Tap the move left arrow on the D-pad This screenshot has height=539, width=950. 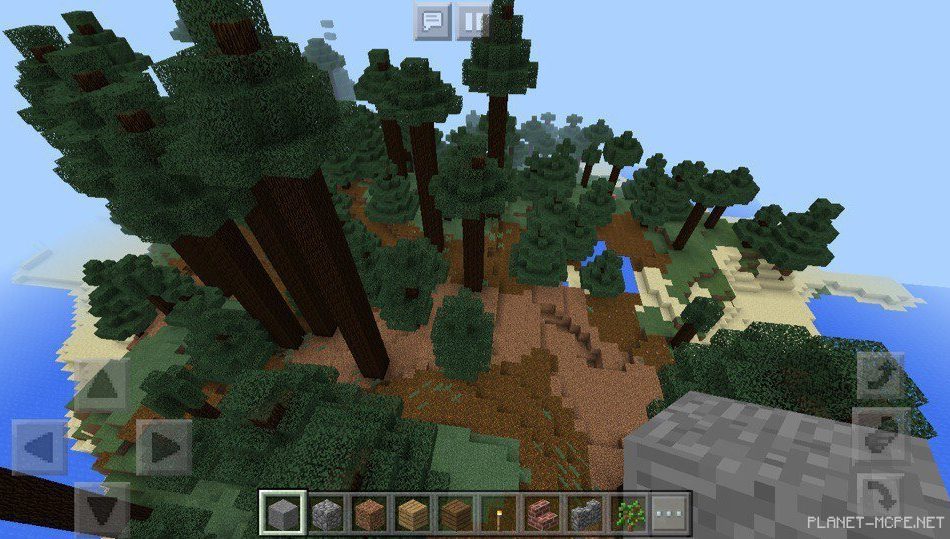pos(39,447)
